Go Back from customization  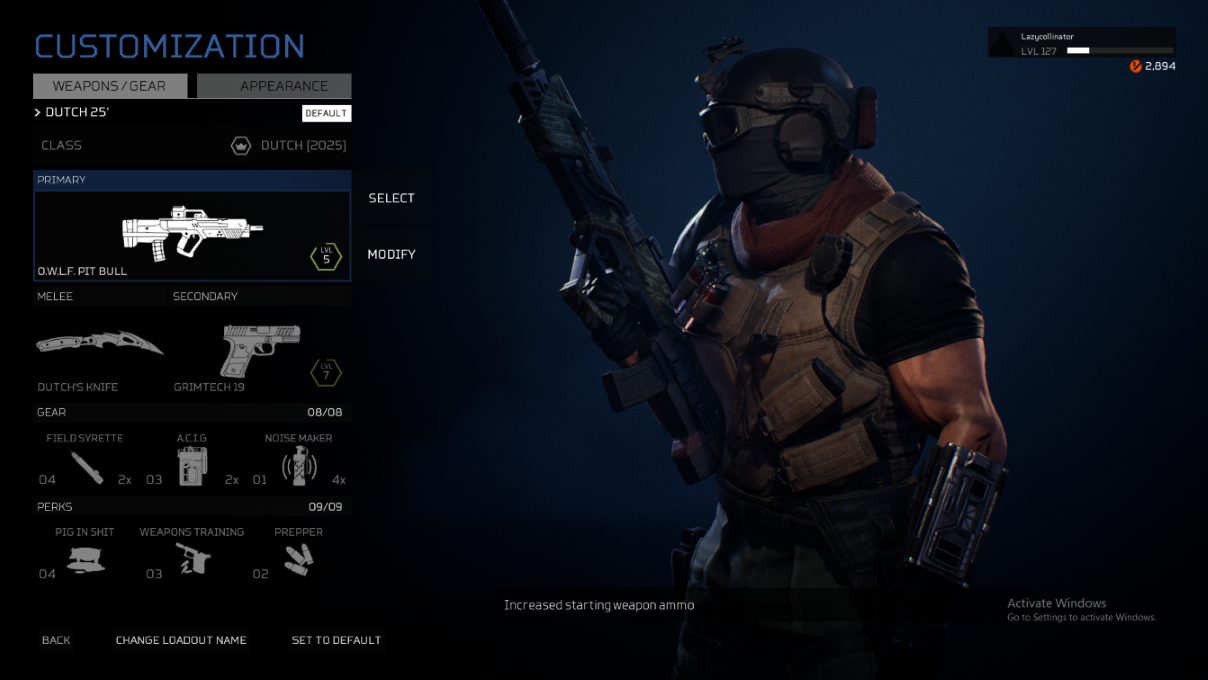pyautogui.click(x=56, y=640)
